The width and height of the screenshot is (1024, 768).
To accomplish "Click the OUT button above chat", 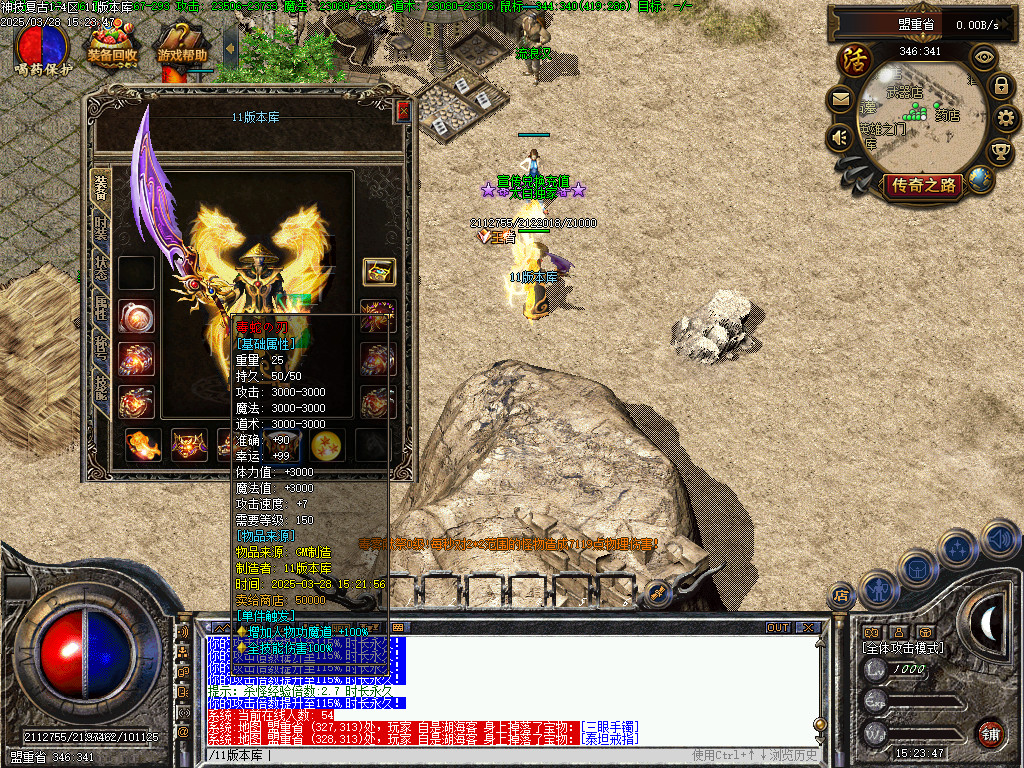I will (x=777, y=627).
